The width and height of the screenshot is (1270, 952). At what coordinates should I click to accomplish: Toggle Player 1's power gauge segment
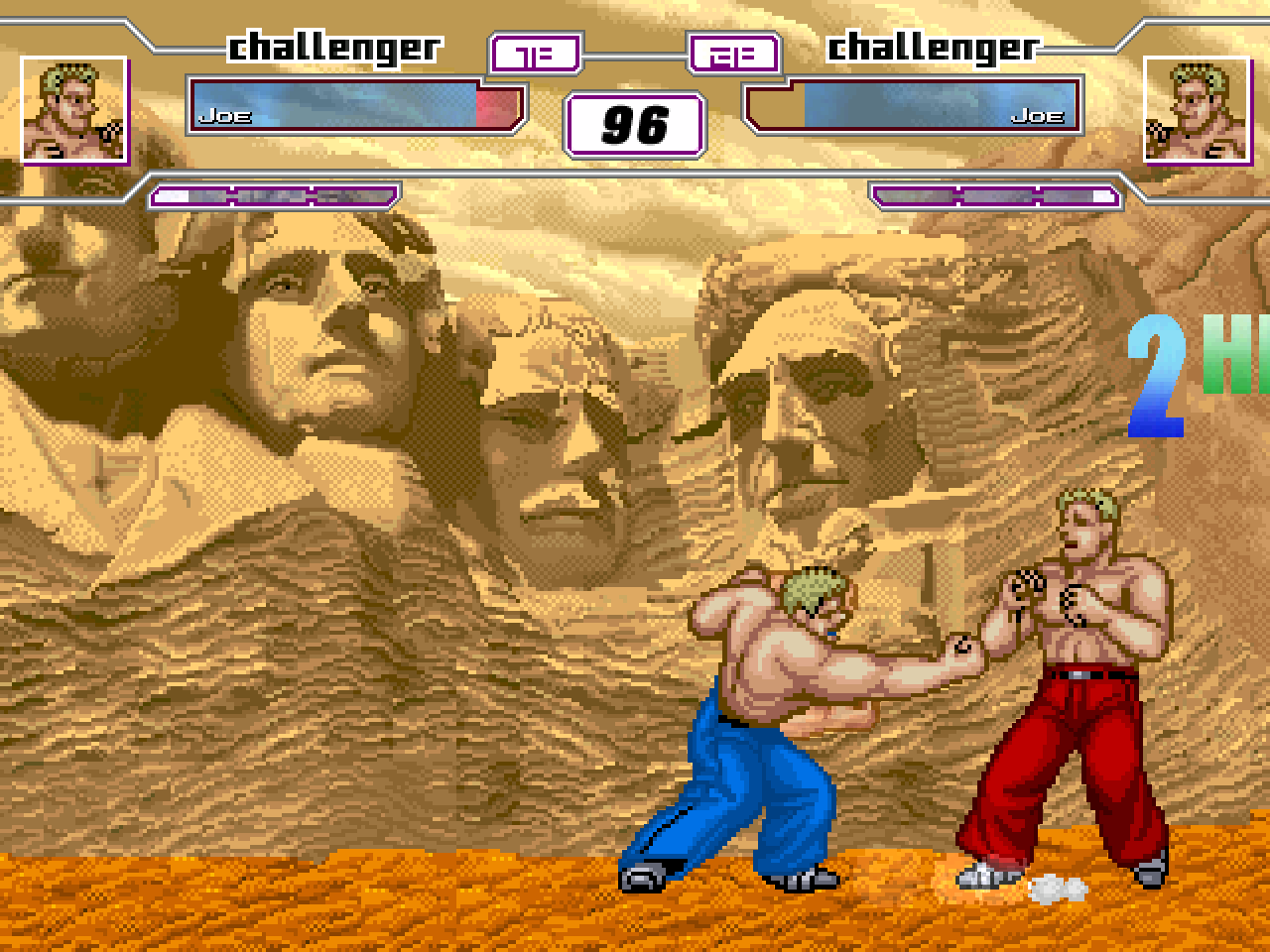point(273,195)
